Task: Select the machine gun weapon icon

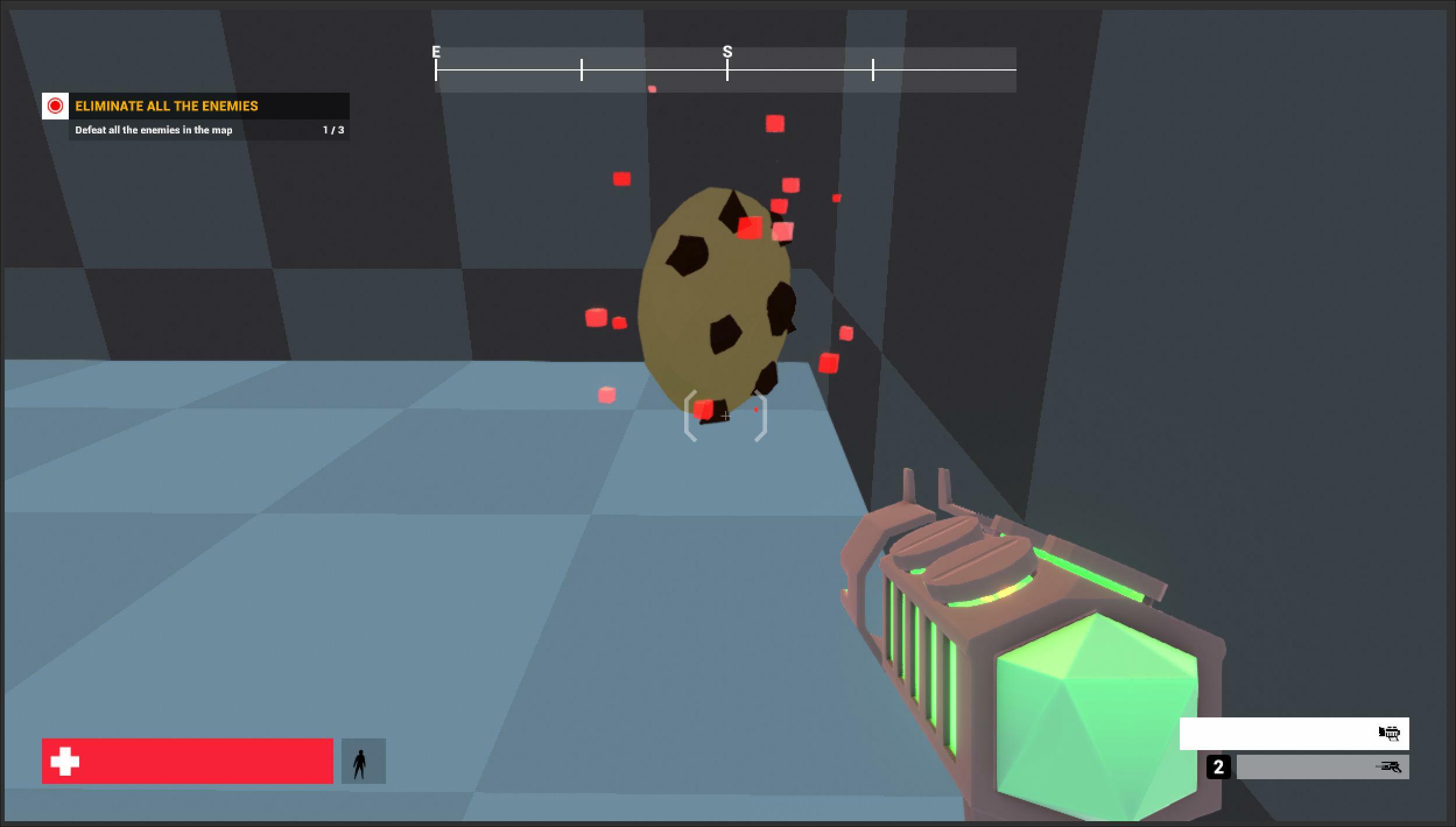Action: [1390, 733]
